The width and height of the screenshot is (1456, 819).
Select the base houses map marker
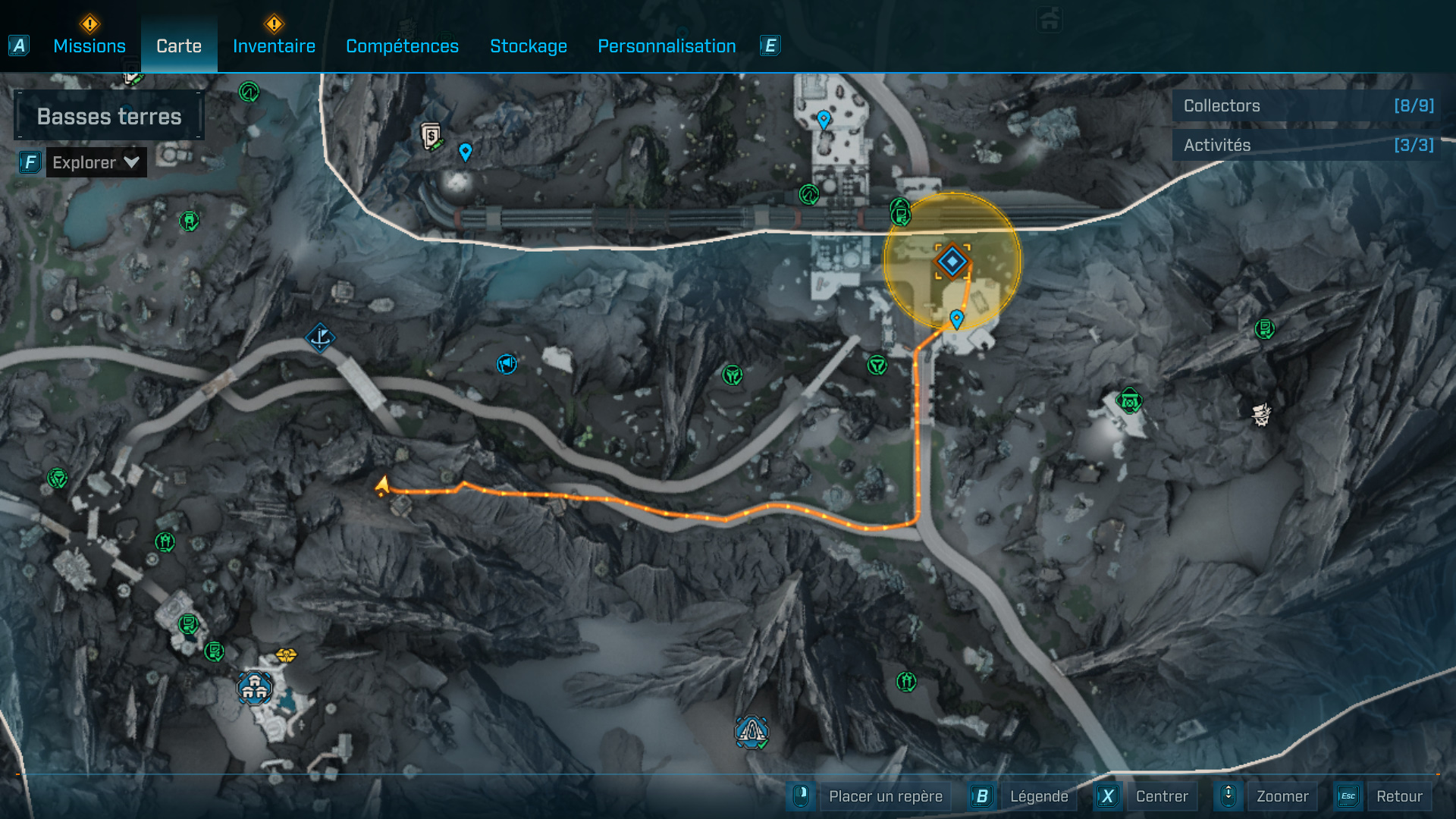[254, 688]
